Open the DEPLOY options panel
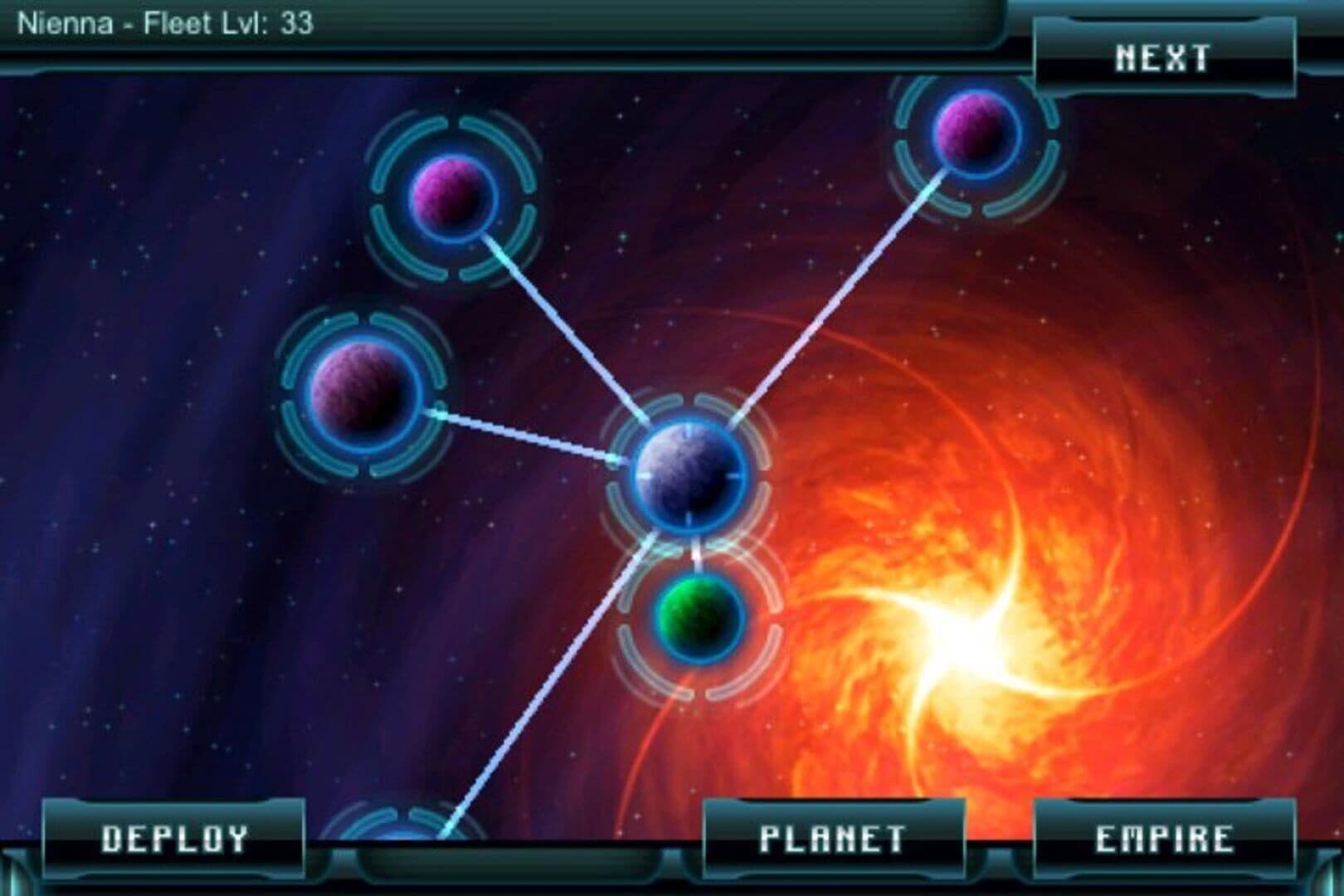1344x896 pixels. click(174, 838)
